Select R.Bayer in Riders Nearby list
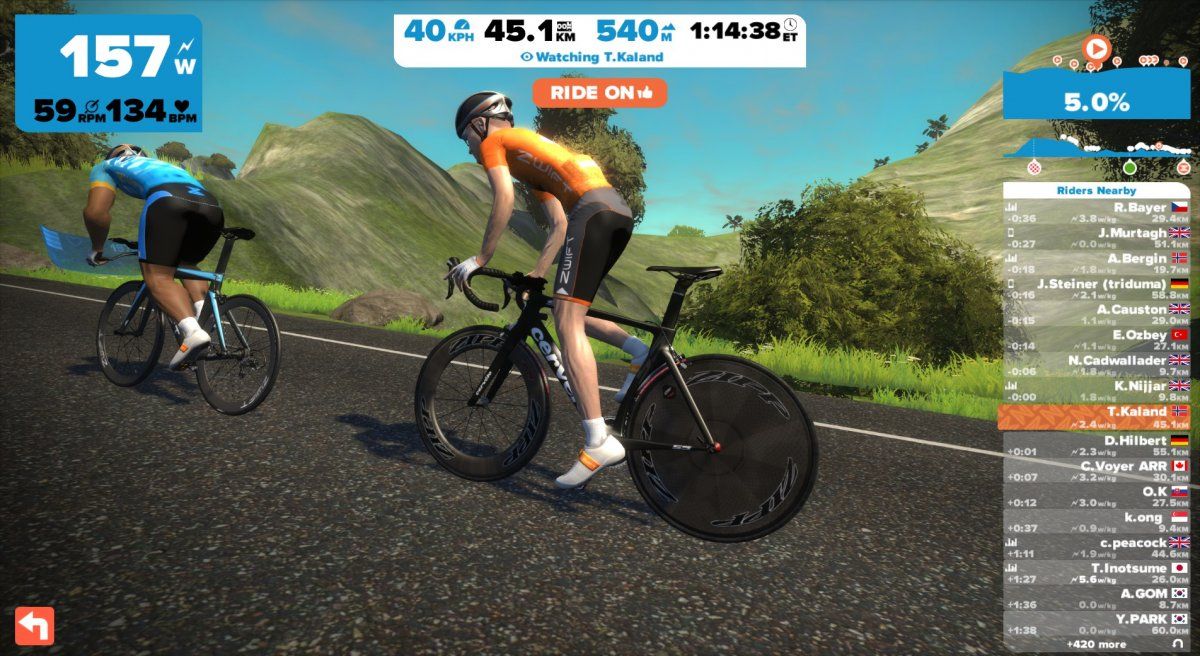Image resolution: width=1200 pixels, height=656 pixels. [1096, 212]
